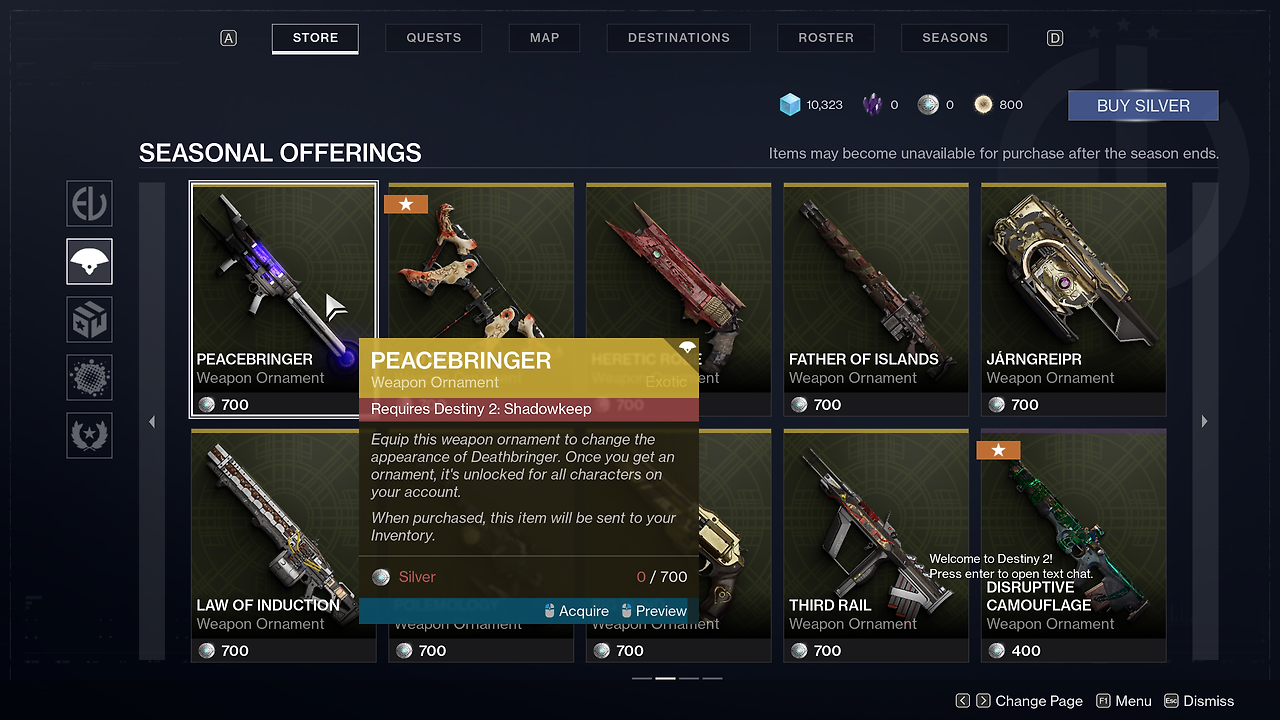Switch to the Quests tab
Viewport: 1280px width, 720px height.
click(x=433, y=38)
